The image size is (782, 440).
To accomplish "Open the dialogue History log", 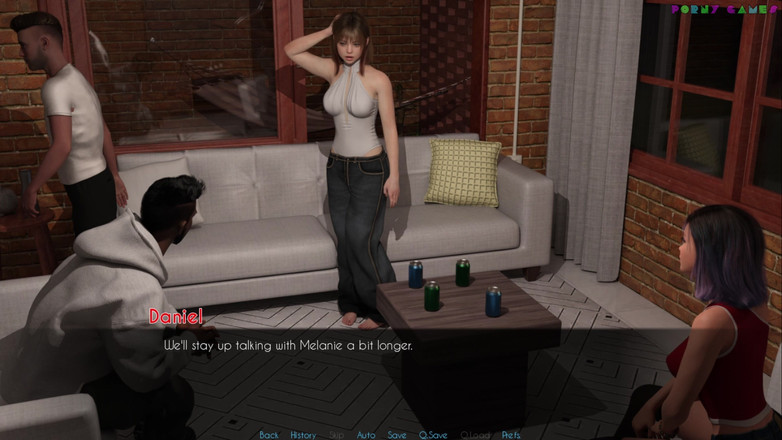I will [303, 435].
